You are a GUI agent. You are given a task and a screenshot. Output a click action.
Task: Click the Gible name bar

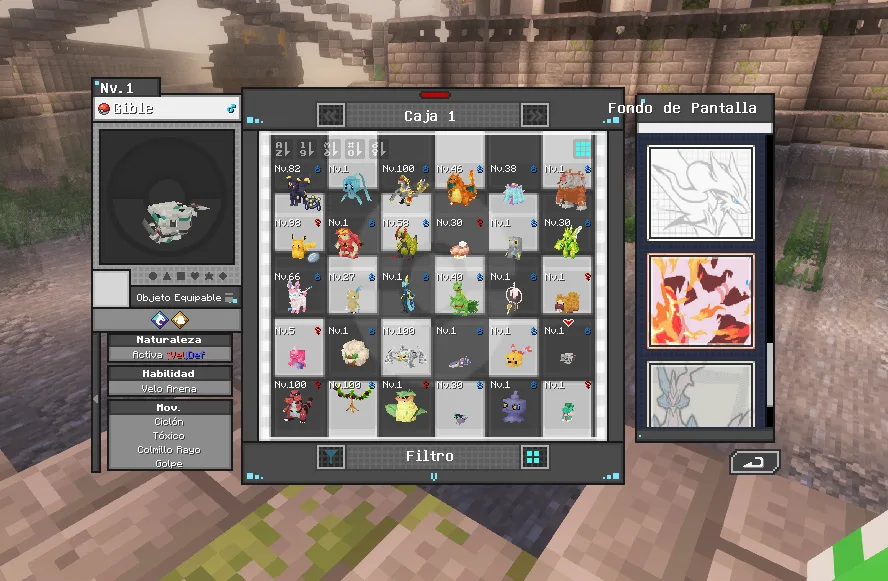click(x=166, y=108)
